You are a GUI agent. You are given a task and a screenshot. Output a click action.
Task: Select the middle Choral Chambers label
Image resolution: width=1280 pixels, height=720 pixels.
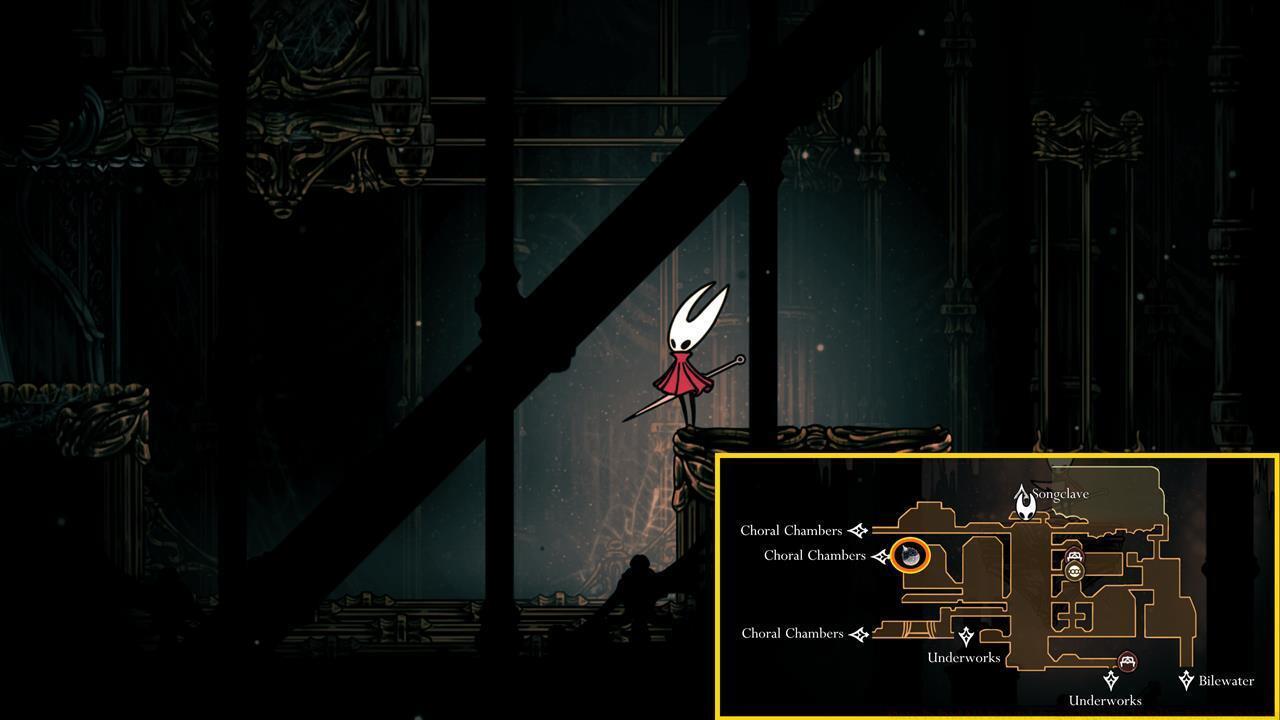[814, 554]
